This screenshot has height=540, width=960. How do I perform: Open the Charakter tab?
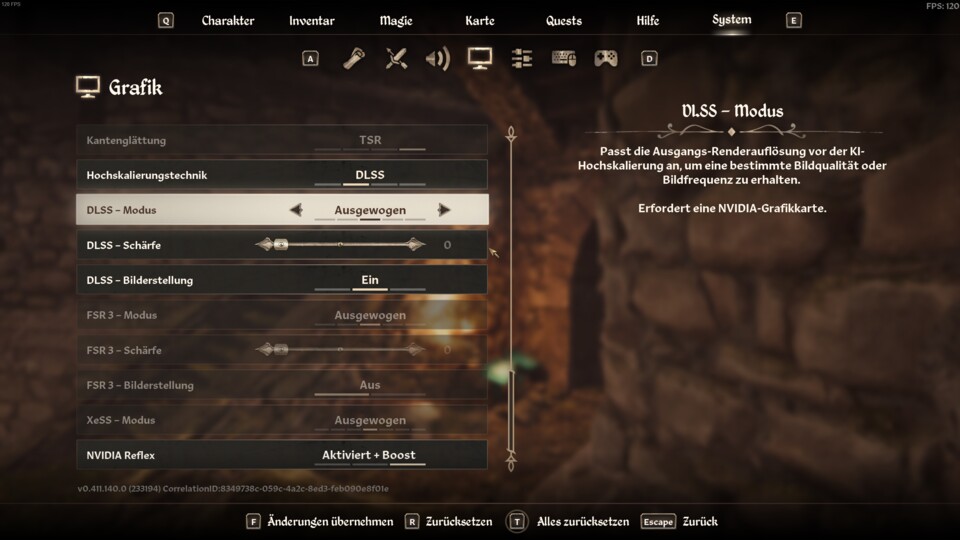[x=228, y=21]
